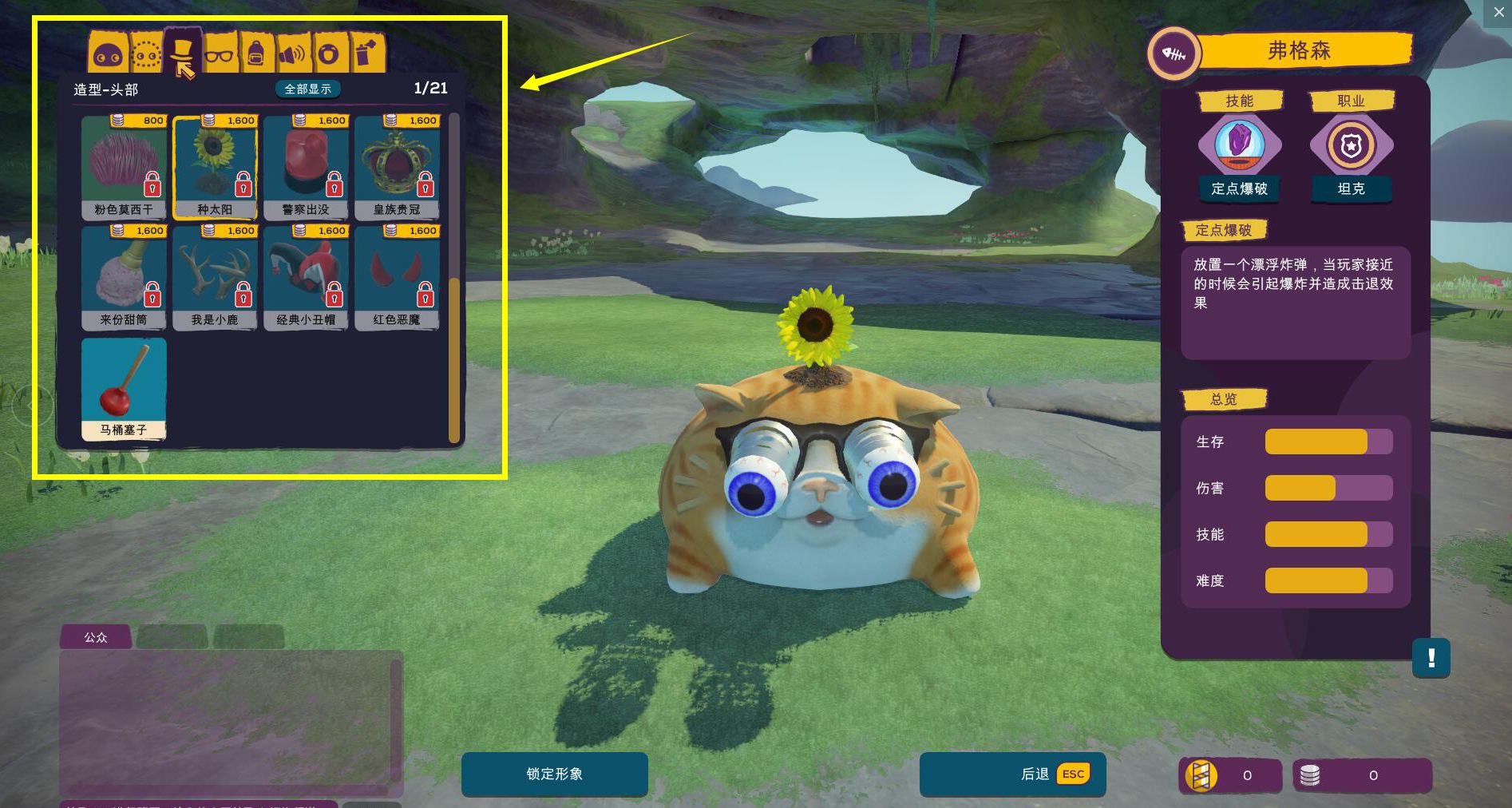
Task: Select the 经典小丑帽 jester hat
Action: [306, 277]
